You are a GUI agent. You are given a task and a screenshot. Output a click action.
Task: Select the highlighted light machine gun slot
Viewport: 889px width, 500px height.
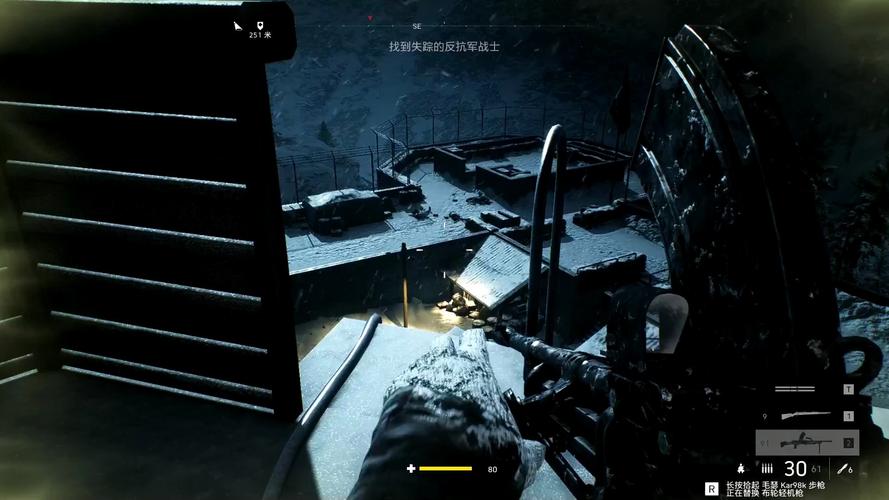tap(807, 442)
